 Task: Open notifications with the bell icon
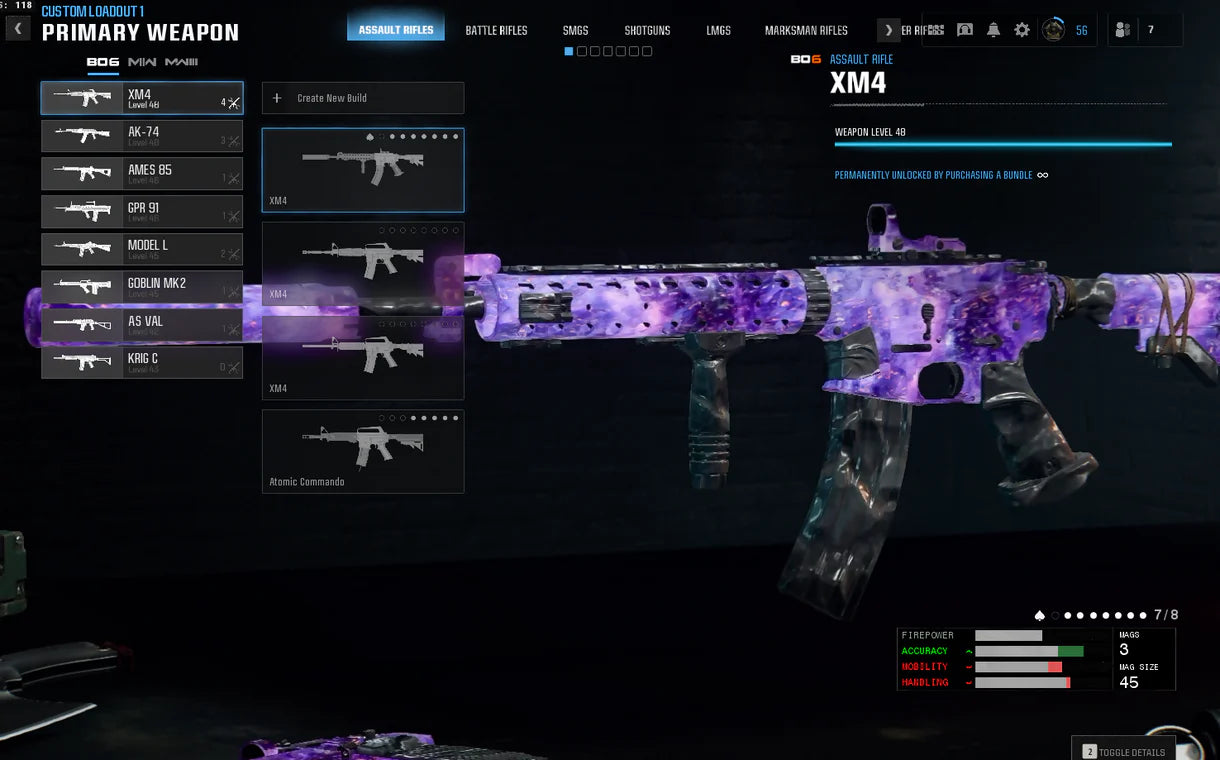click(x=993, y=30)
